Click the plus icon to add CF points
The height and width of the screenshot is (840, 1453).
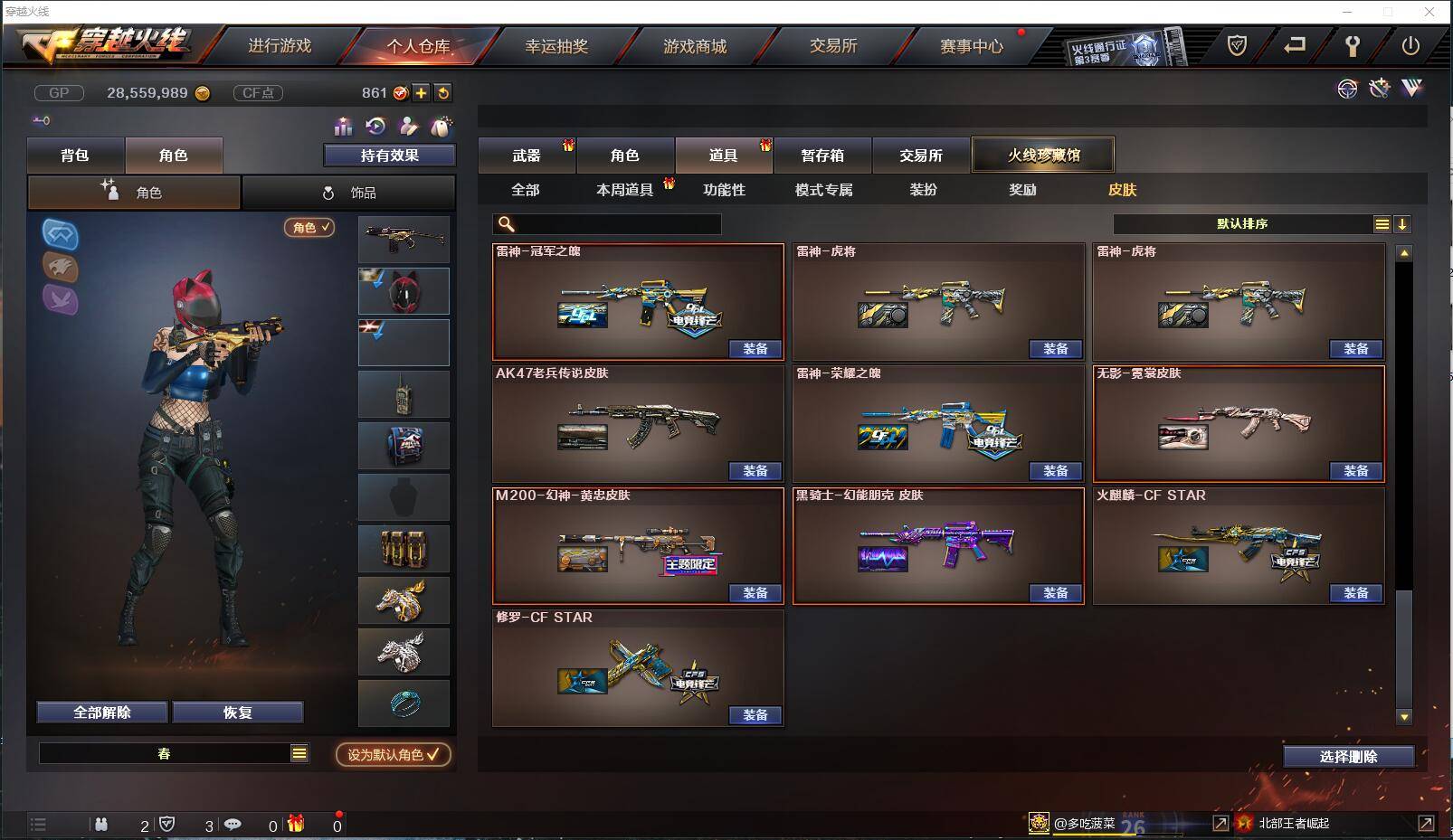pyautogui.click(x=422, y=92)
